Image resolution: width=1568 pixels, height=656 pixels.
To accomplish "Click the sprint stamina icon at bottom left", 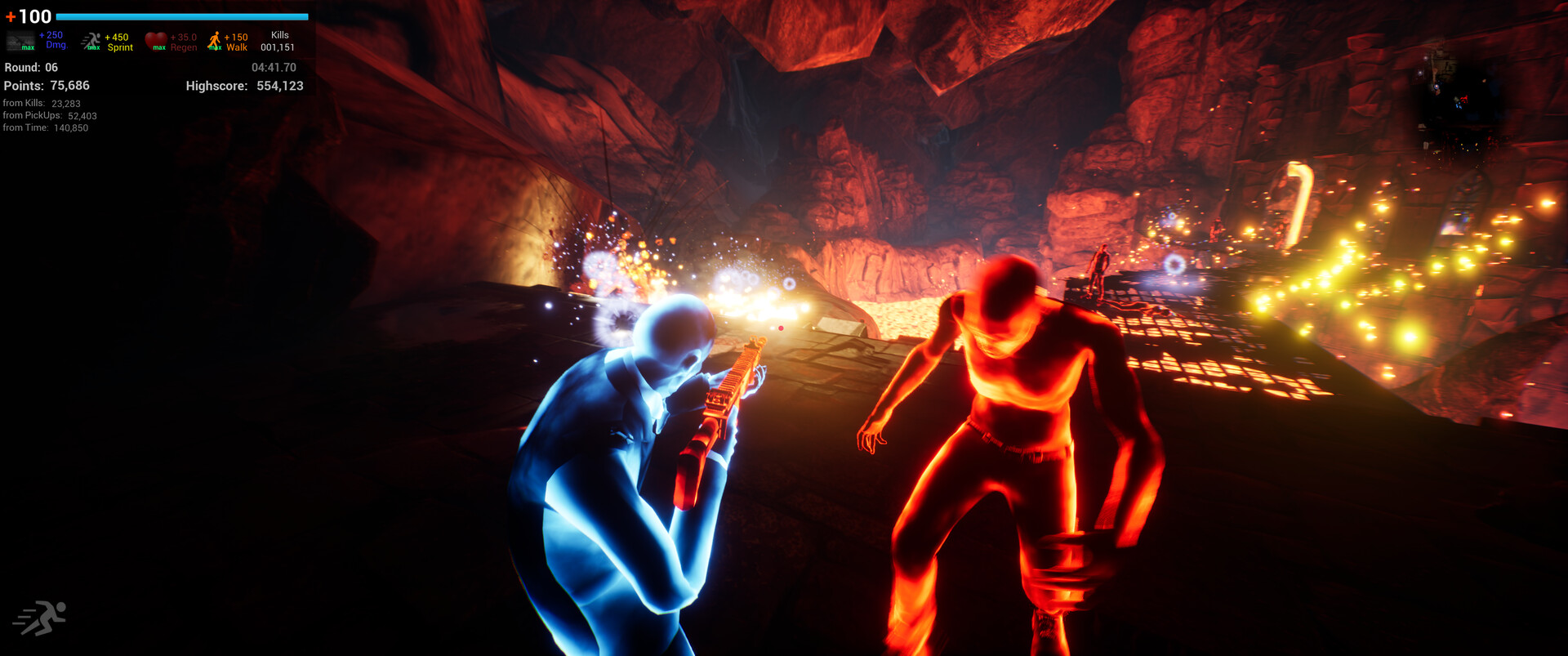I will [x=42, y=617].
